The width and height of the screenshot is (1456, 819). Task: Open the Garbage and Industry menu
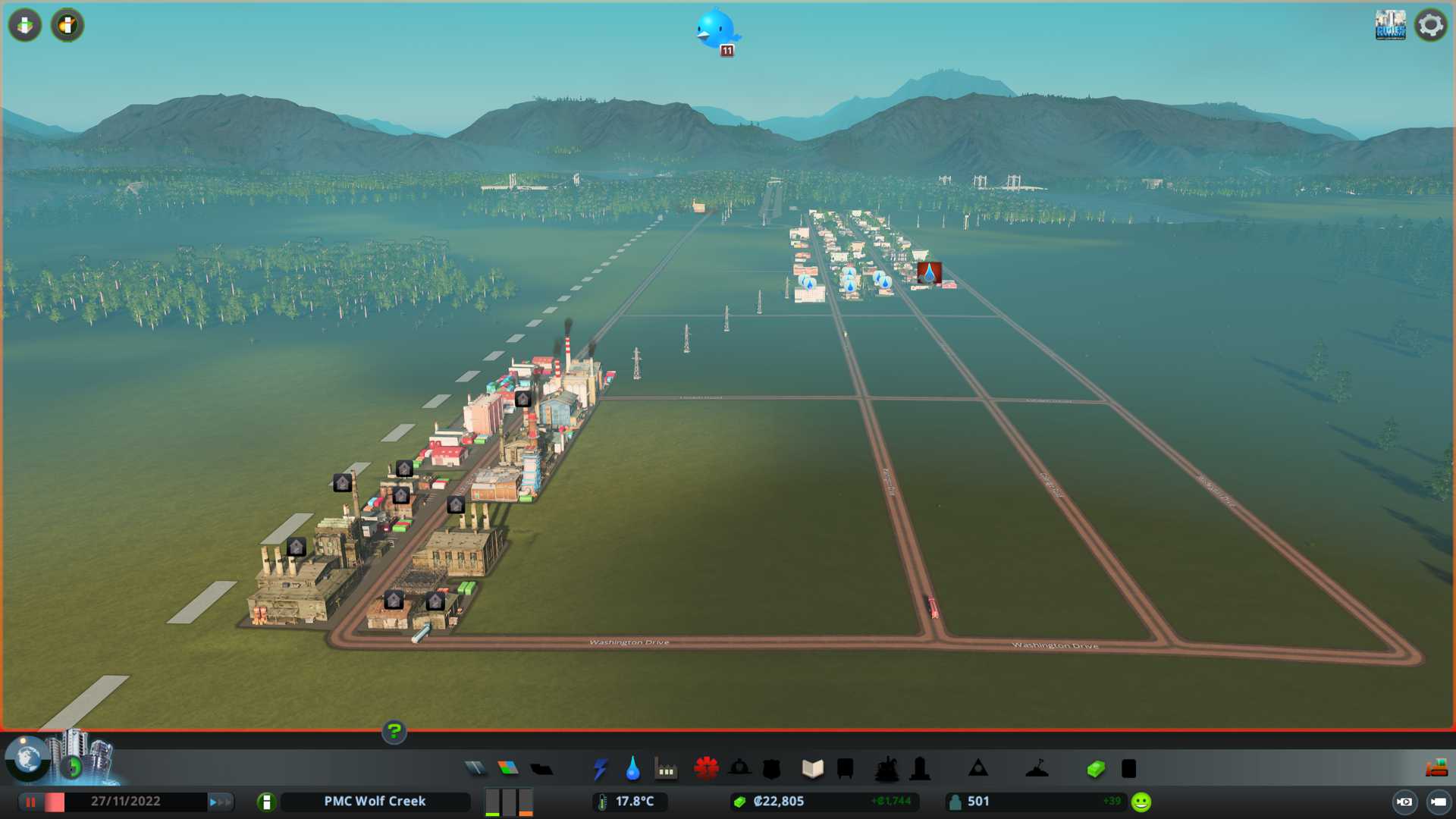tap(666, 769)
